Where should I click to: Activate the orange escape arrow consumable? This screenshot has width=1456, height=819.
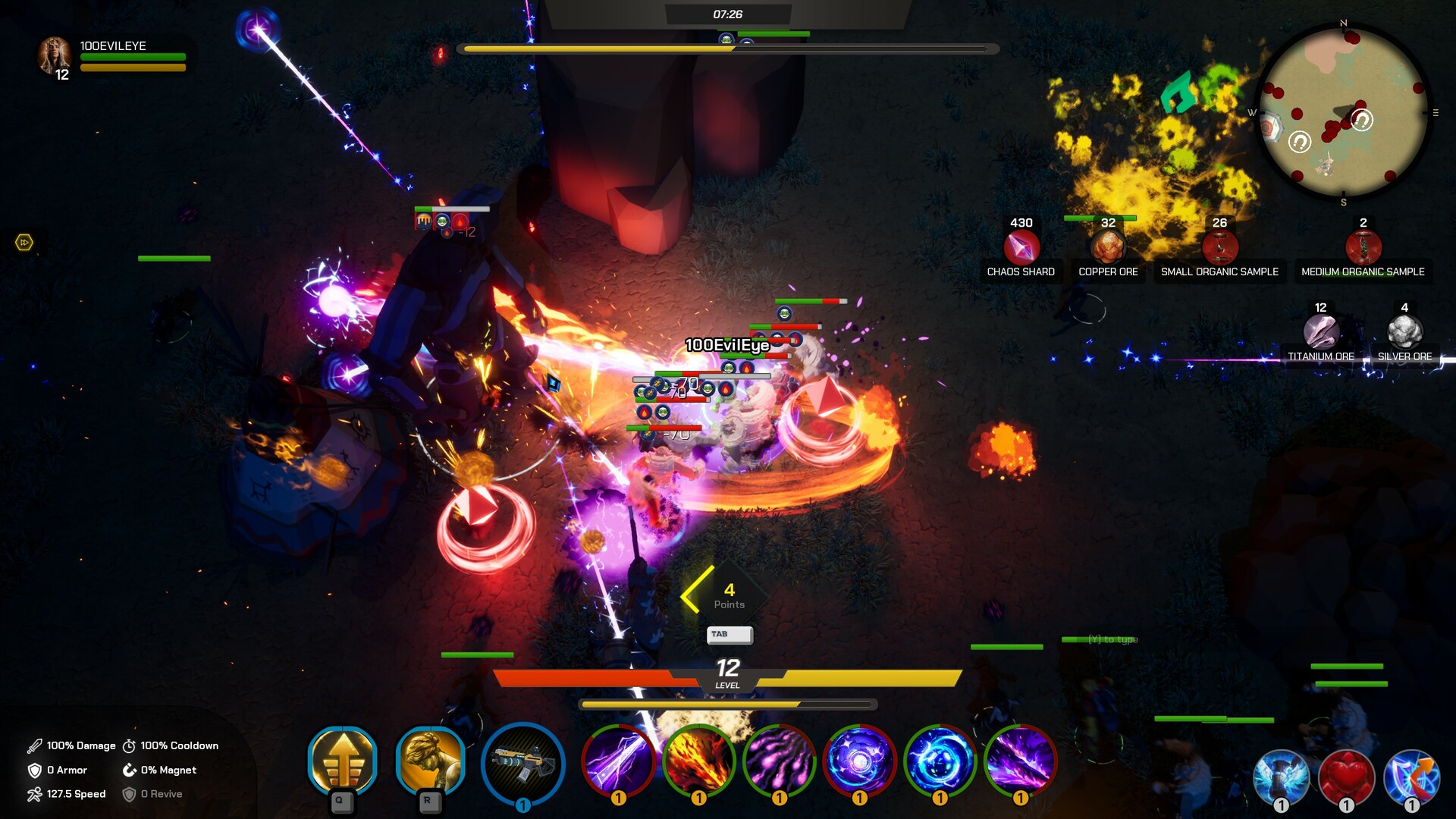[x=1411, y=775]
